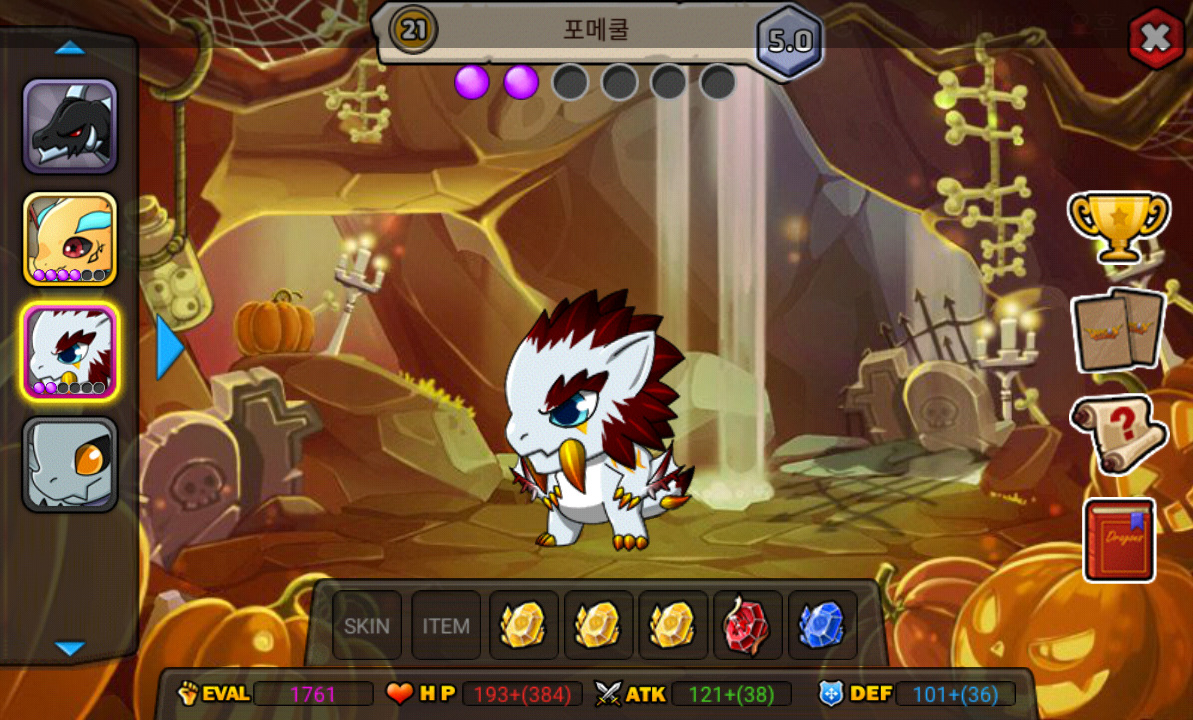Click the down arrow below the dragon list
Image resolution: width=1193 pixels, height=720 pixels.
click(x=70, y=648)
